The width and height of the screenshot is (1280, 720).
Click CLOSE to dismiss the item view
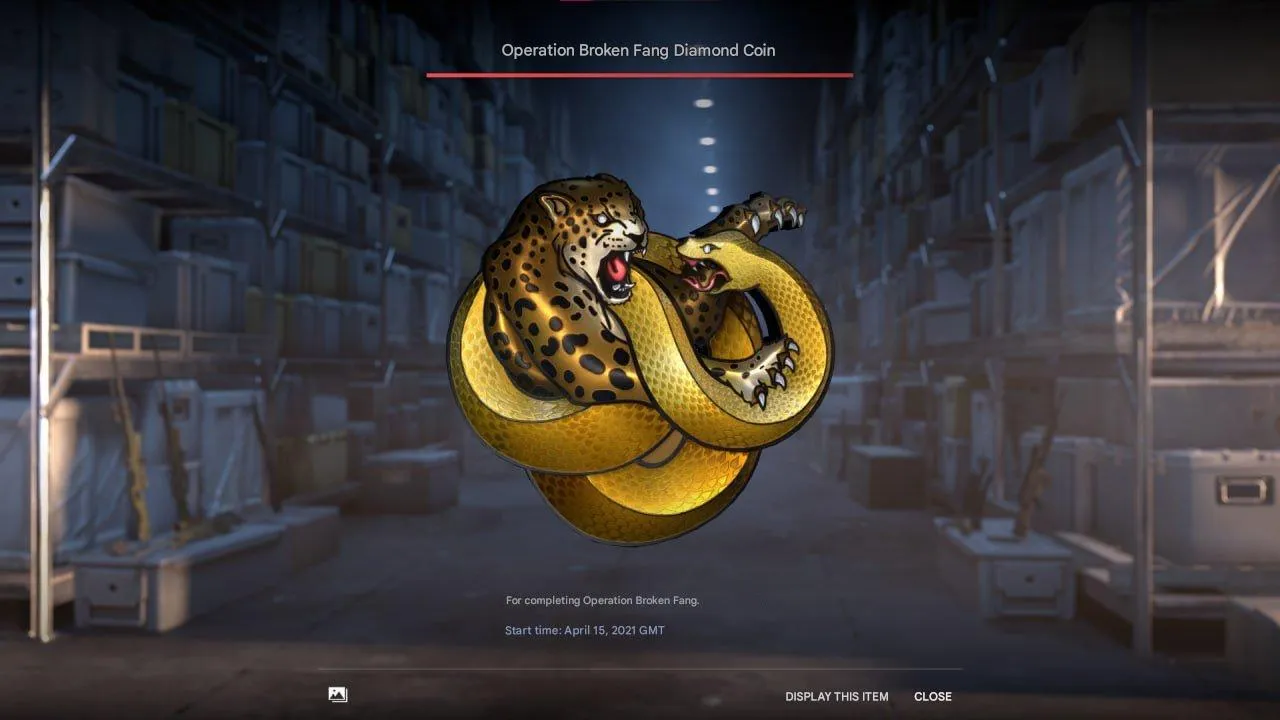tap(933, 696)
